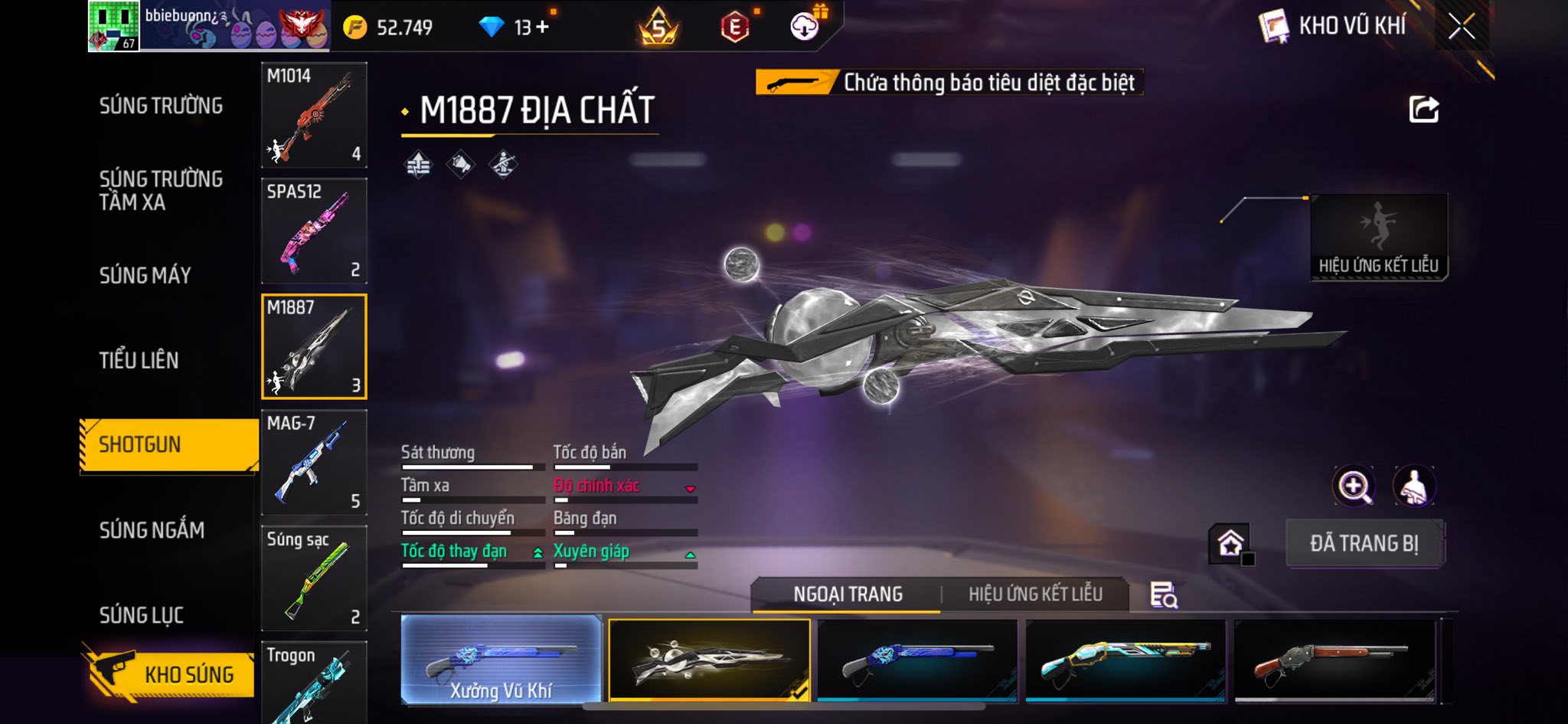Select the classic wooden M1887 skin
The image size is (1568, 724).
[x=1334, y=660]
